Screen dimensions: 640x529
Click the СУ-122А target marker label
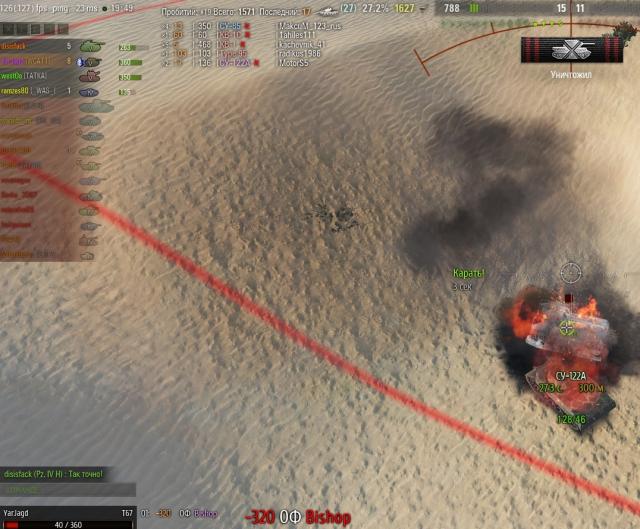coord(570,375)
